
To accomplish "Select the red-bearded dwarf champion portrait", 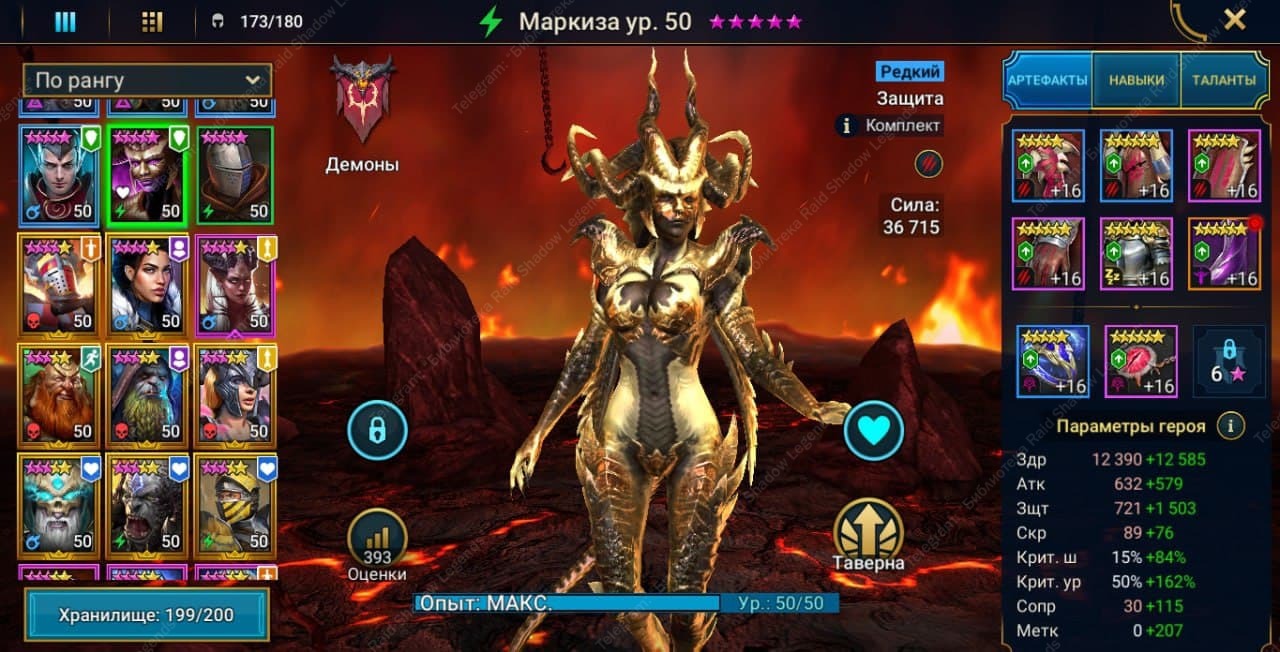I will [x=58, y=395].
